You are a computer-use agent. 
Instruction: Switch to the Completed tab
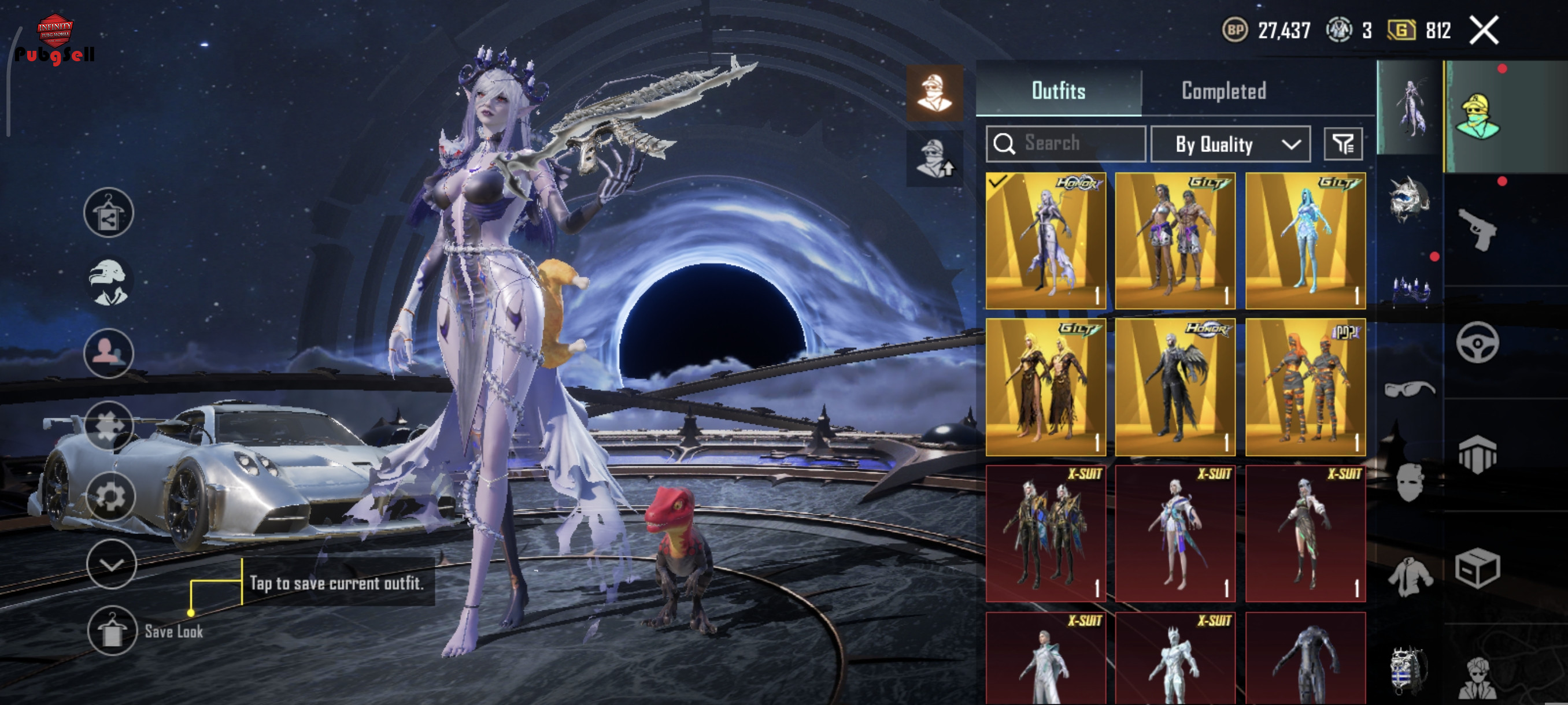[x=1223, y=91]
